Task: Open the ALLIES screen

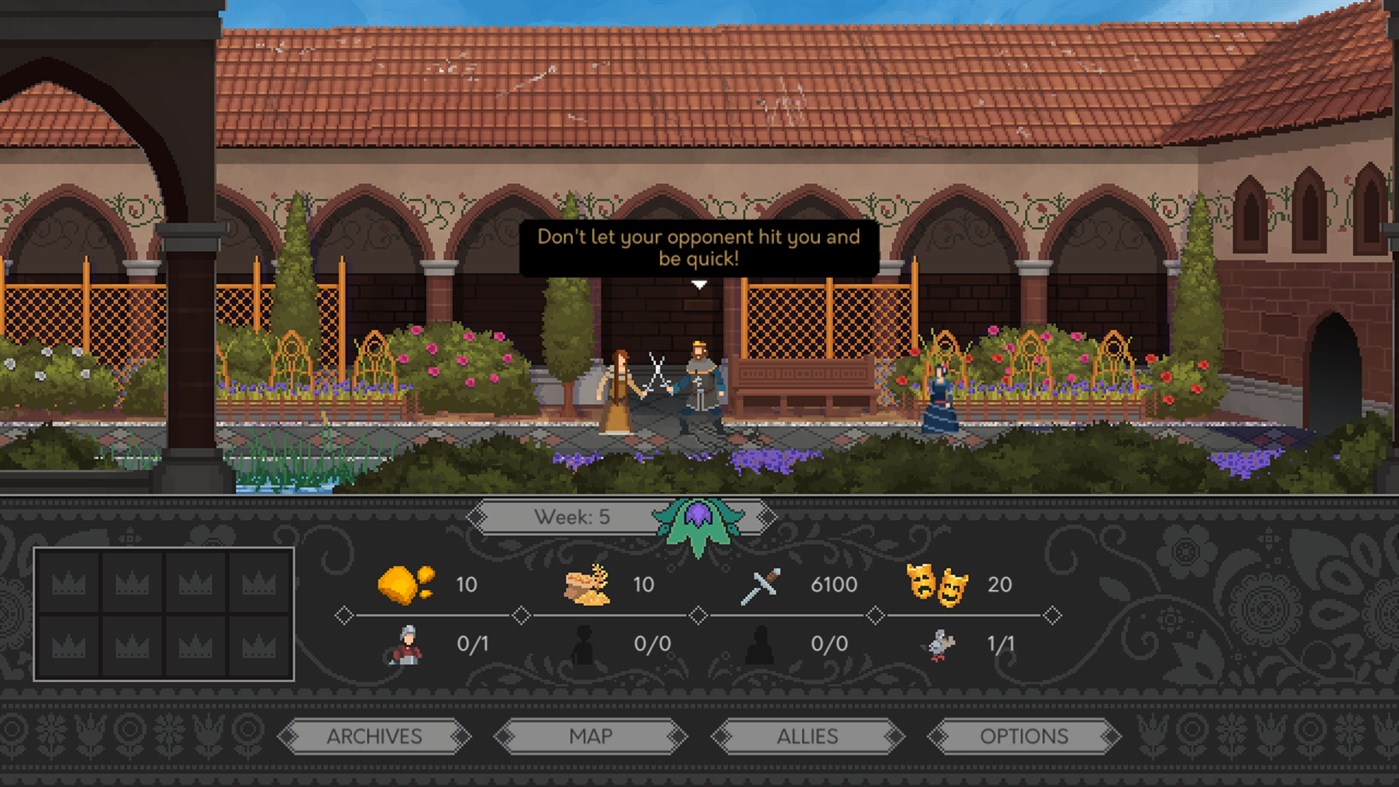Action: (x=808, y=736)
